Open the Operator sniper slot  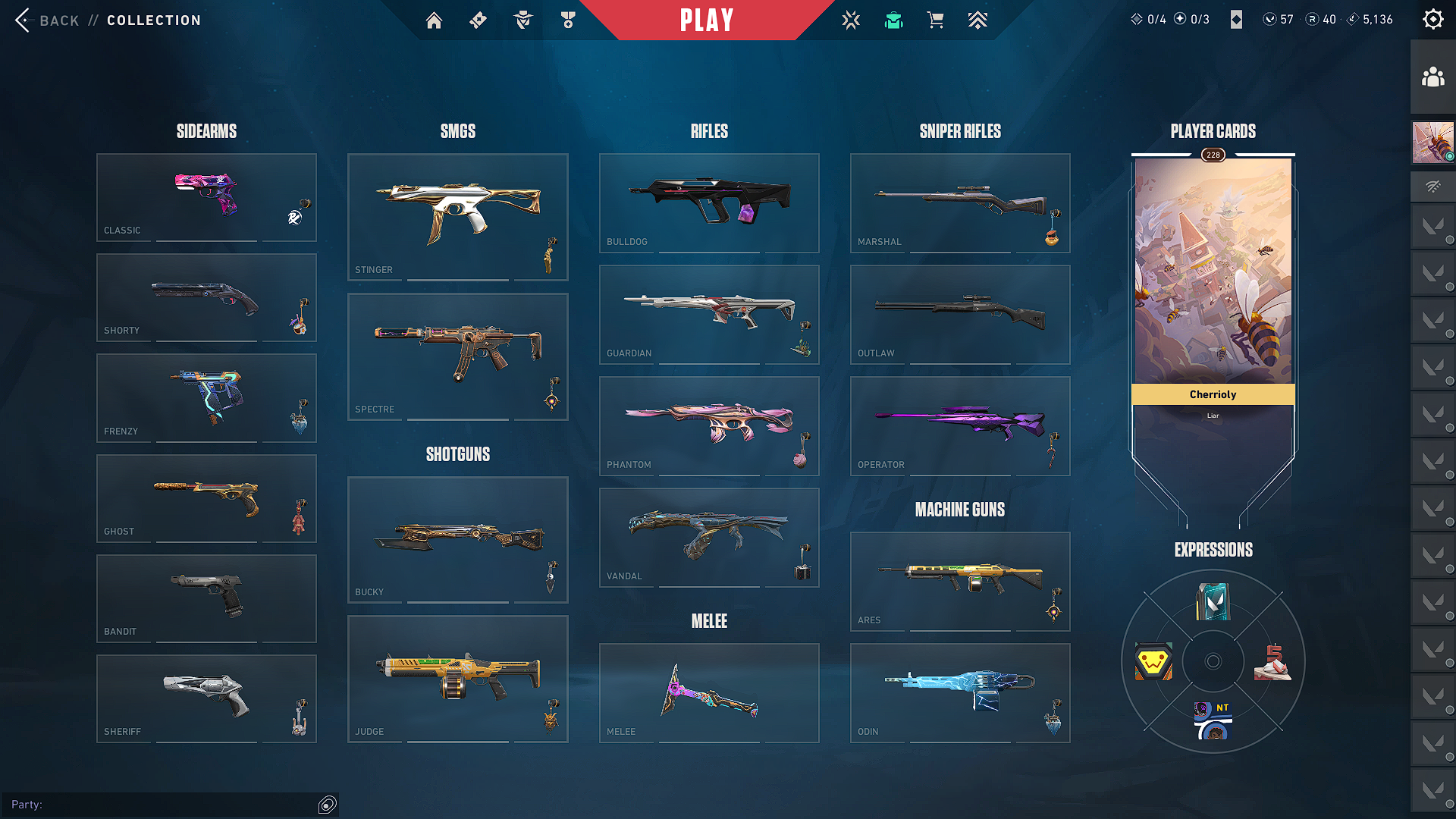pos(960,425)
